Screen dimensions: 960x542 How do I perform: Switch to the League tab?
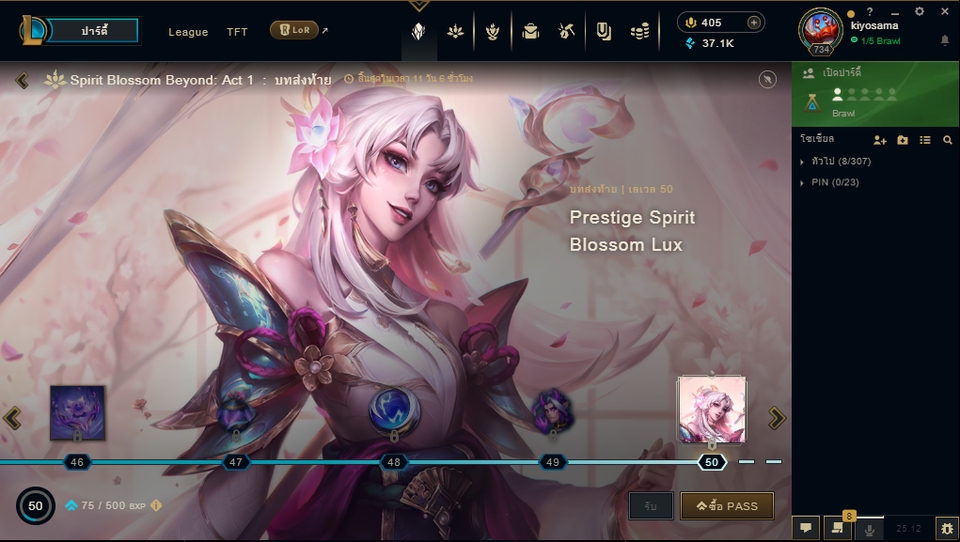188,32
